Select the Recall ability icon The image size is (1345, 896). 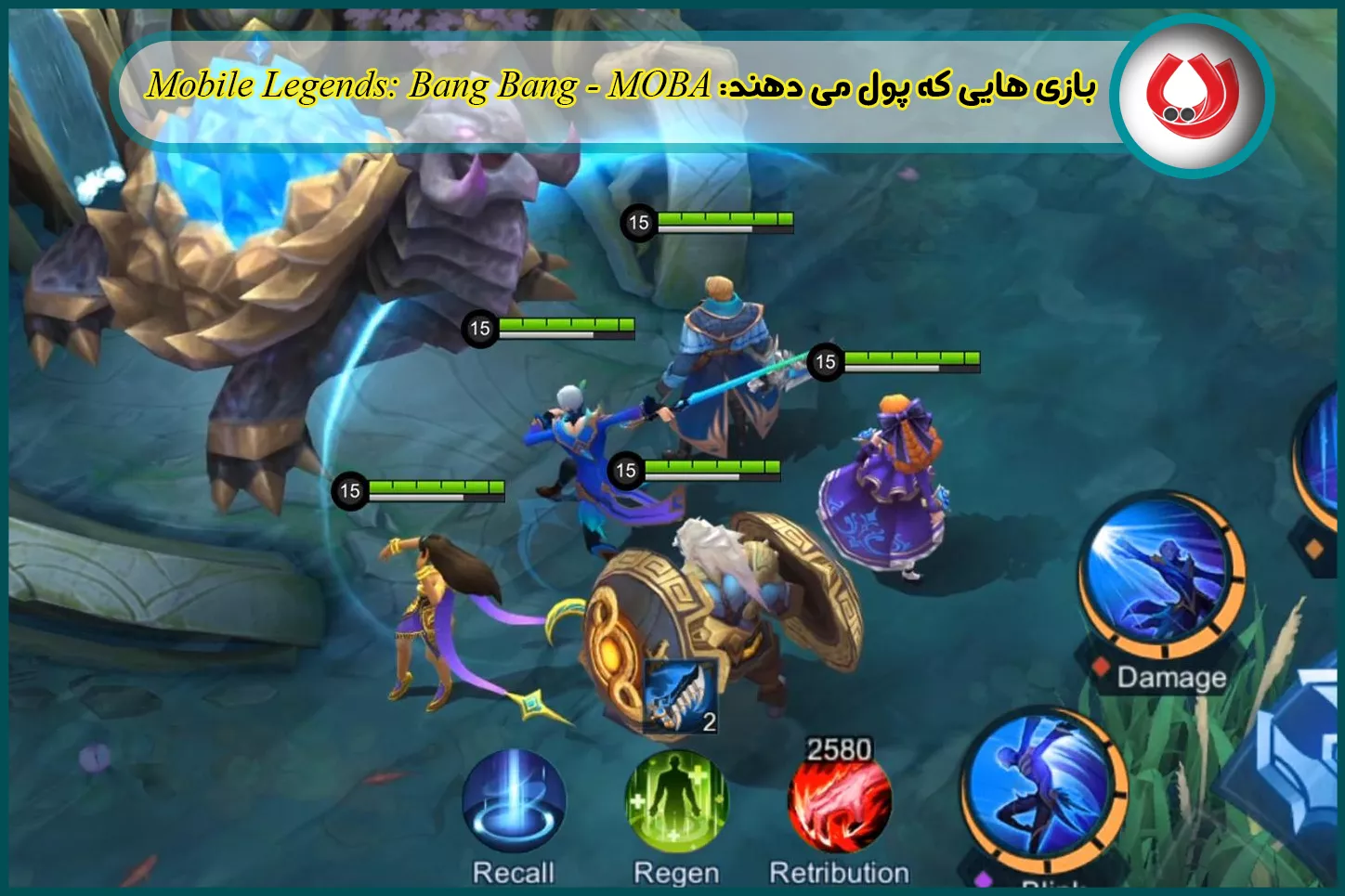coord(516,804)
